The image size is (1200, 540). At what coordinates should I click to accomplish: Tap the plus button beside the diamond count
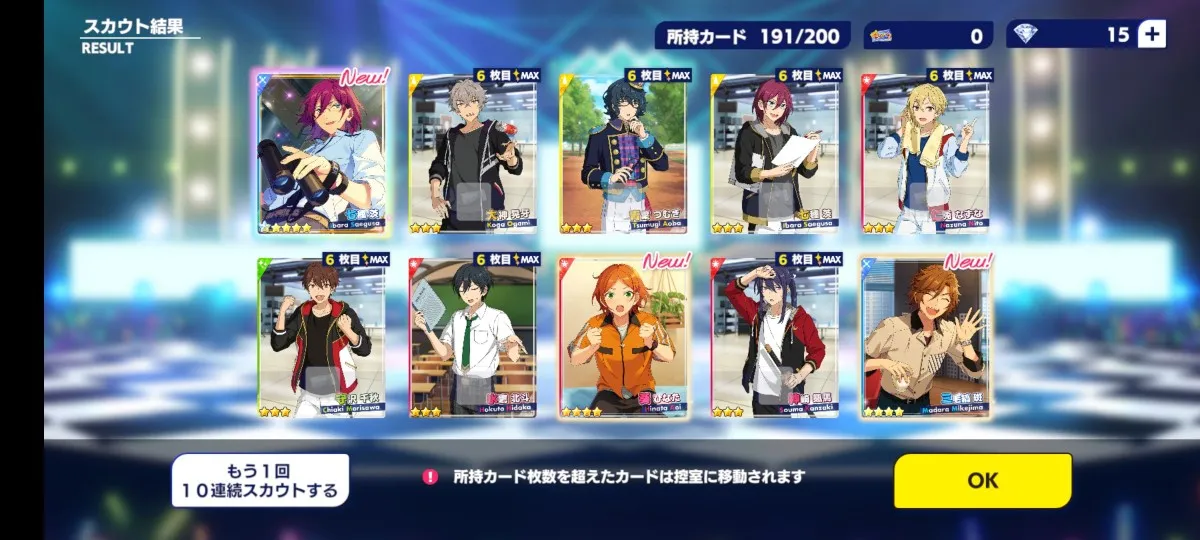[x=1152, y=34]
